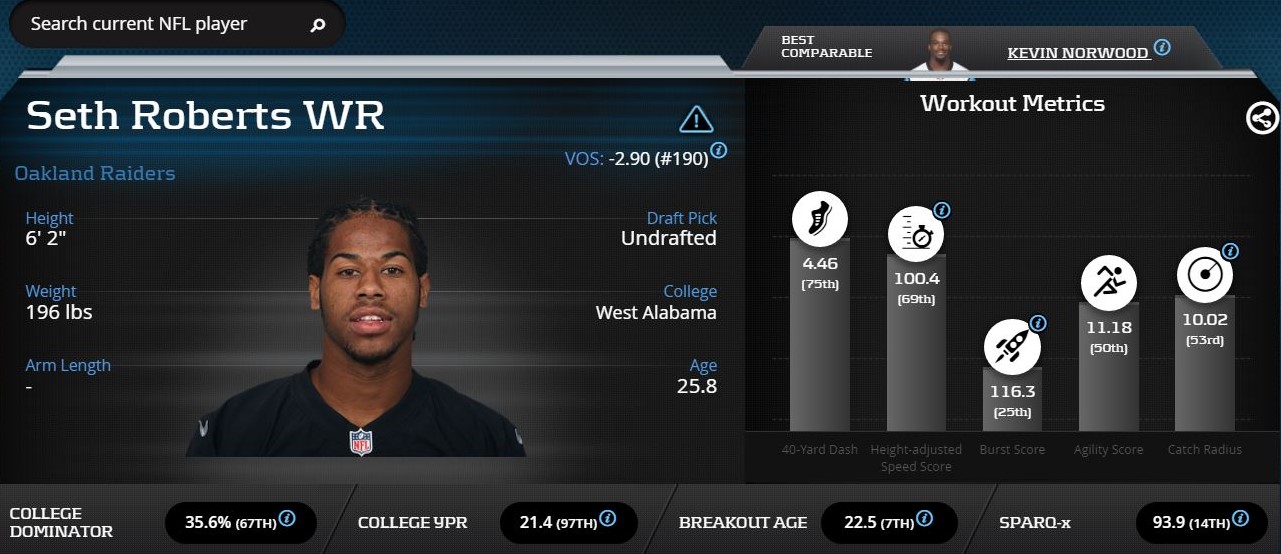Click the warning triangle icon

point(696,120)
